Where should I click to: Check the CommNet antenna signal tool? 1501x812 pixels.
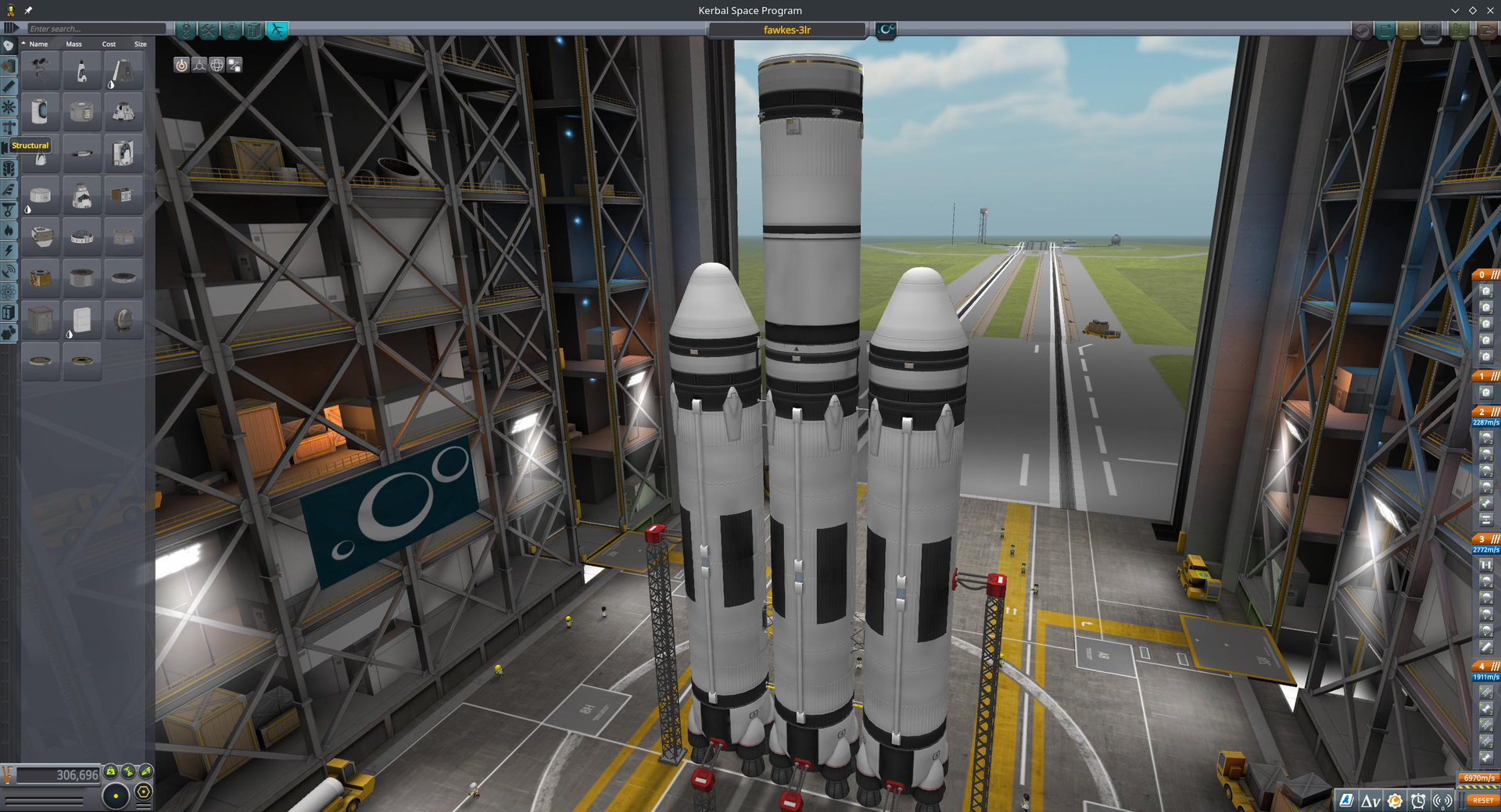point(1442,800)
